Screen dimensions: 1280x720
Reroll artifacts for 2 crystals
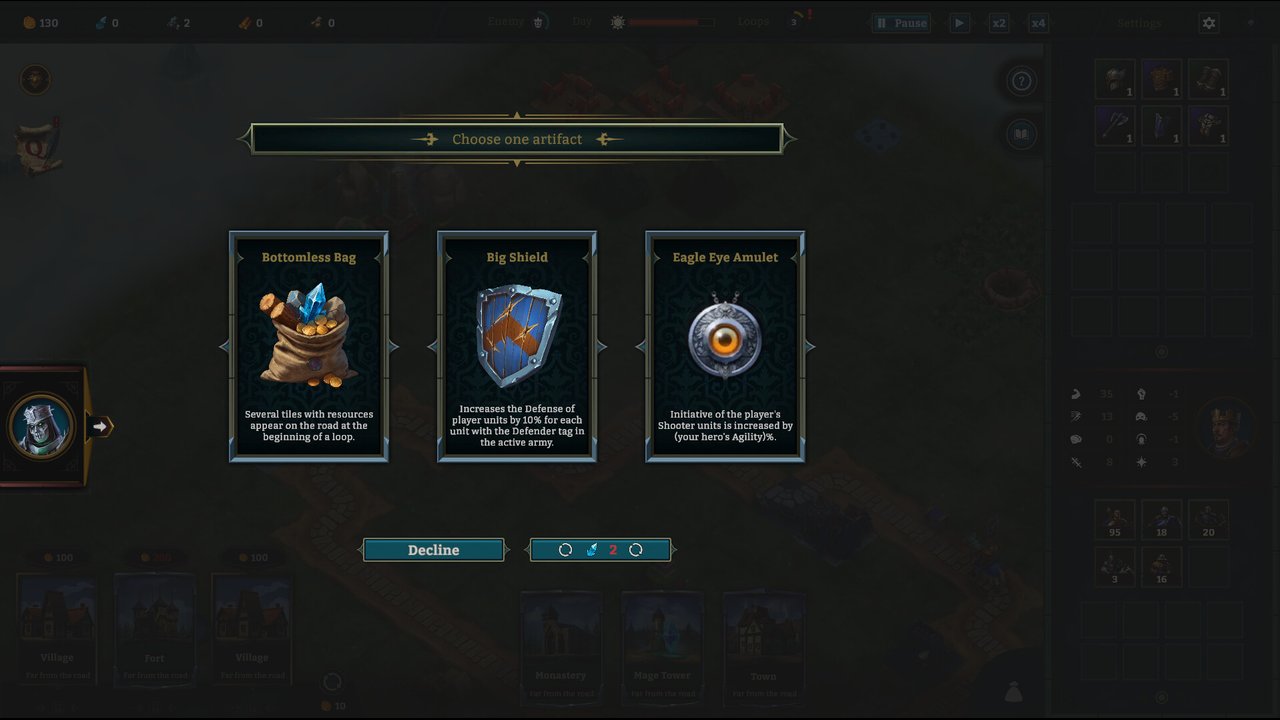[x=601, y=550]
